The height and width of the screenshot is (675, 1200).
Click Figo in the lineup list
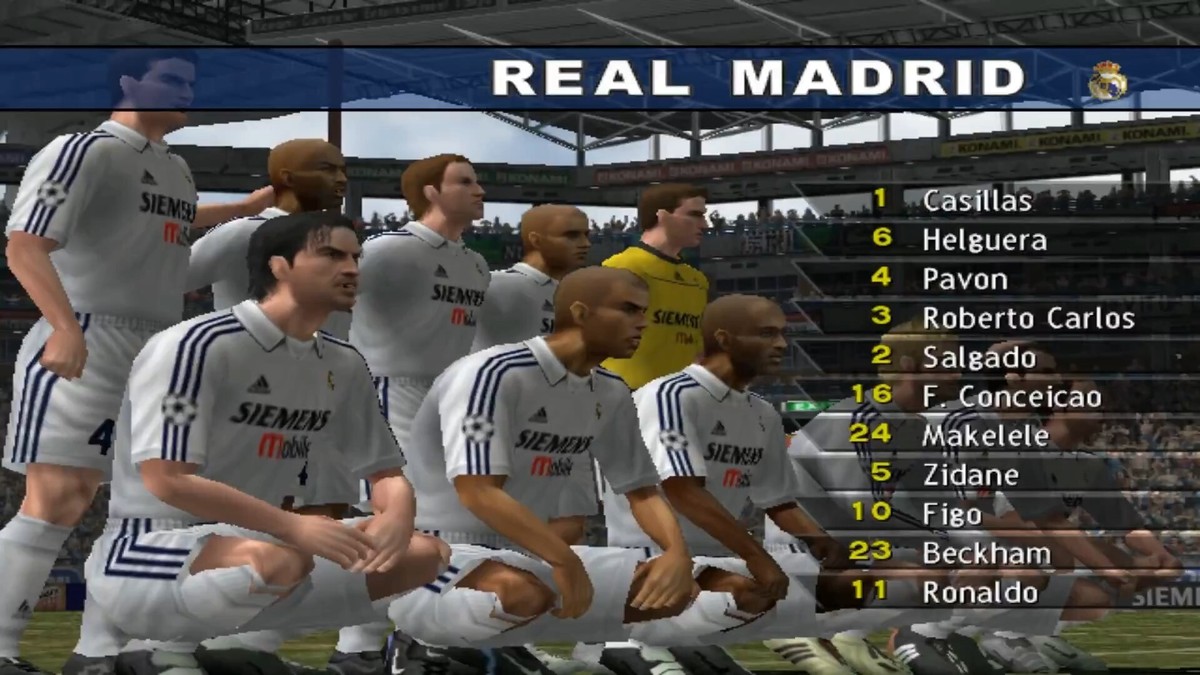pos(950,514)
